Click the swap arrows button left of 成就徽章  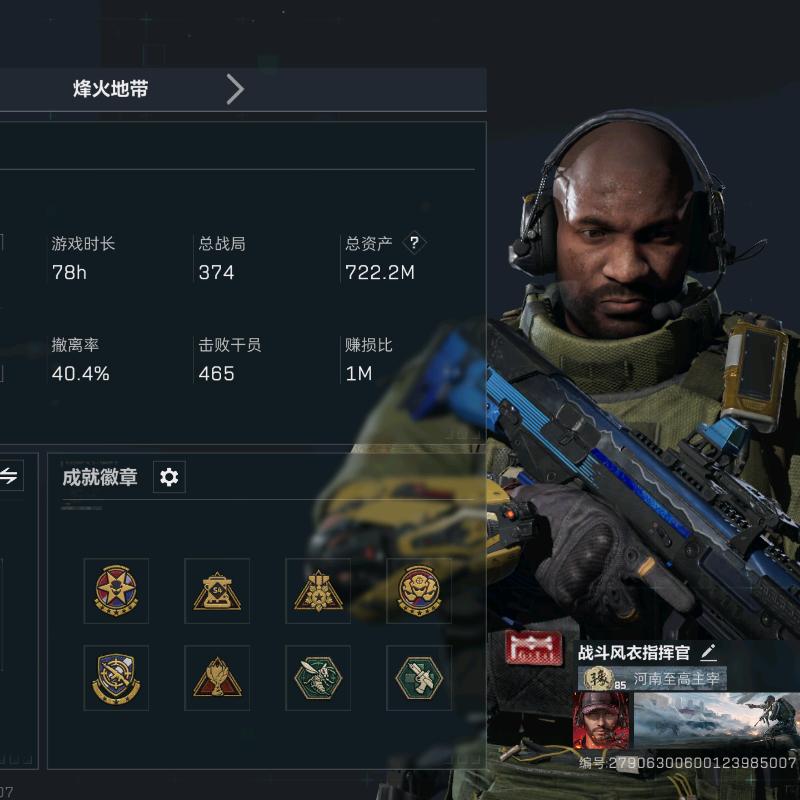click(x=9, y=476)
